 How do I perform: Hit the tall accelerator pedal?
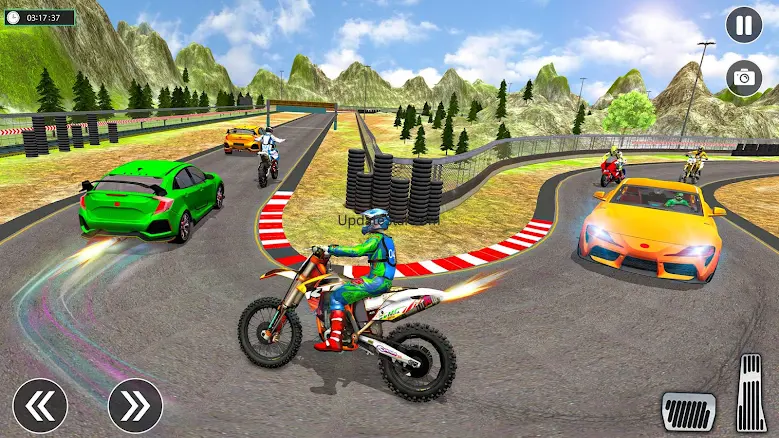coord(751,392)
